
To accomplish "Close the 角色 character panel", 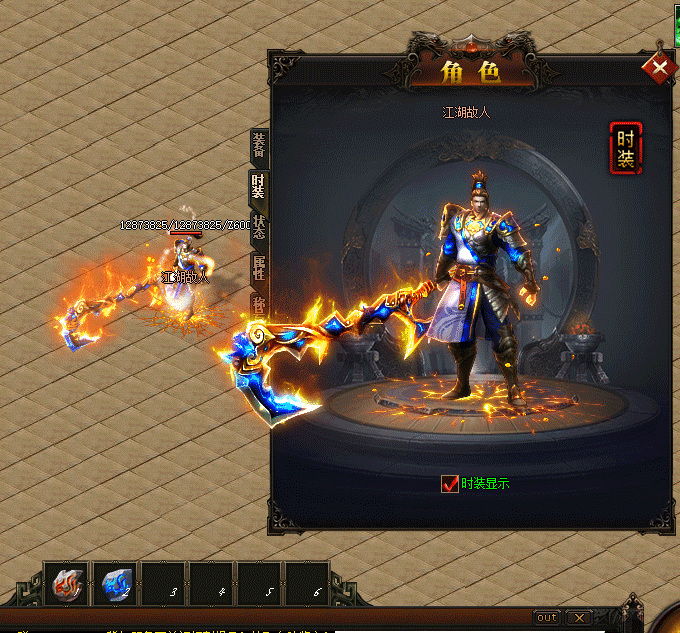I will tap(659, 68).
